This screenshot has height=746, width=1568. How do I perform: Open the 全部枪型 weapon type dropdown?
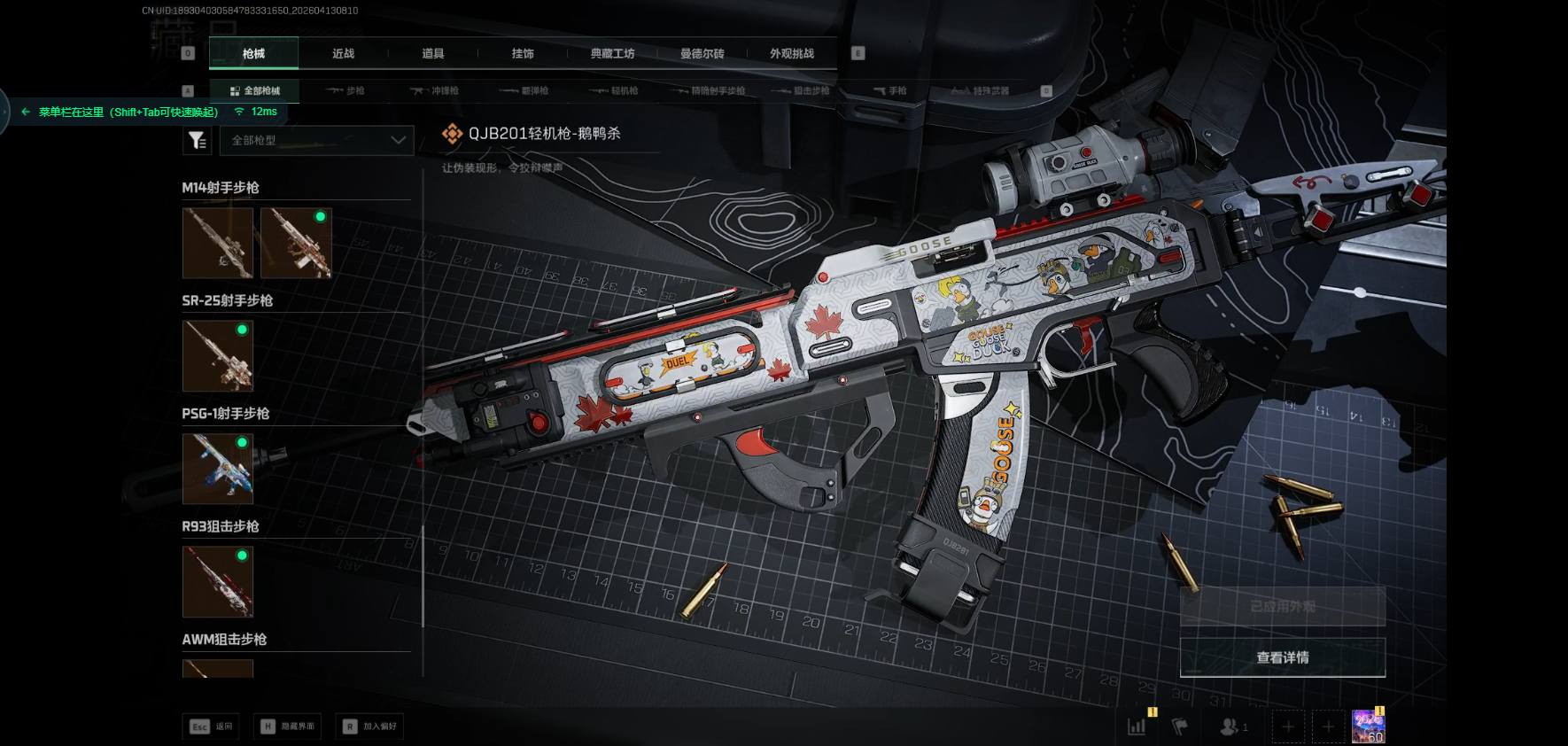[317, 140]
